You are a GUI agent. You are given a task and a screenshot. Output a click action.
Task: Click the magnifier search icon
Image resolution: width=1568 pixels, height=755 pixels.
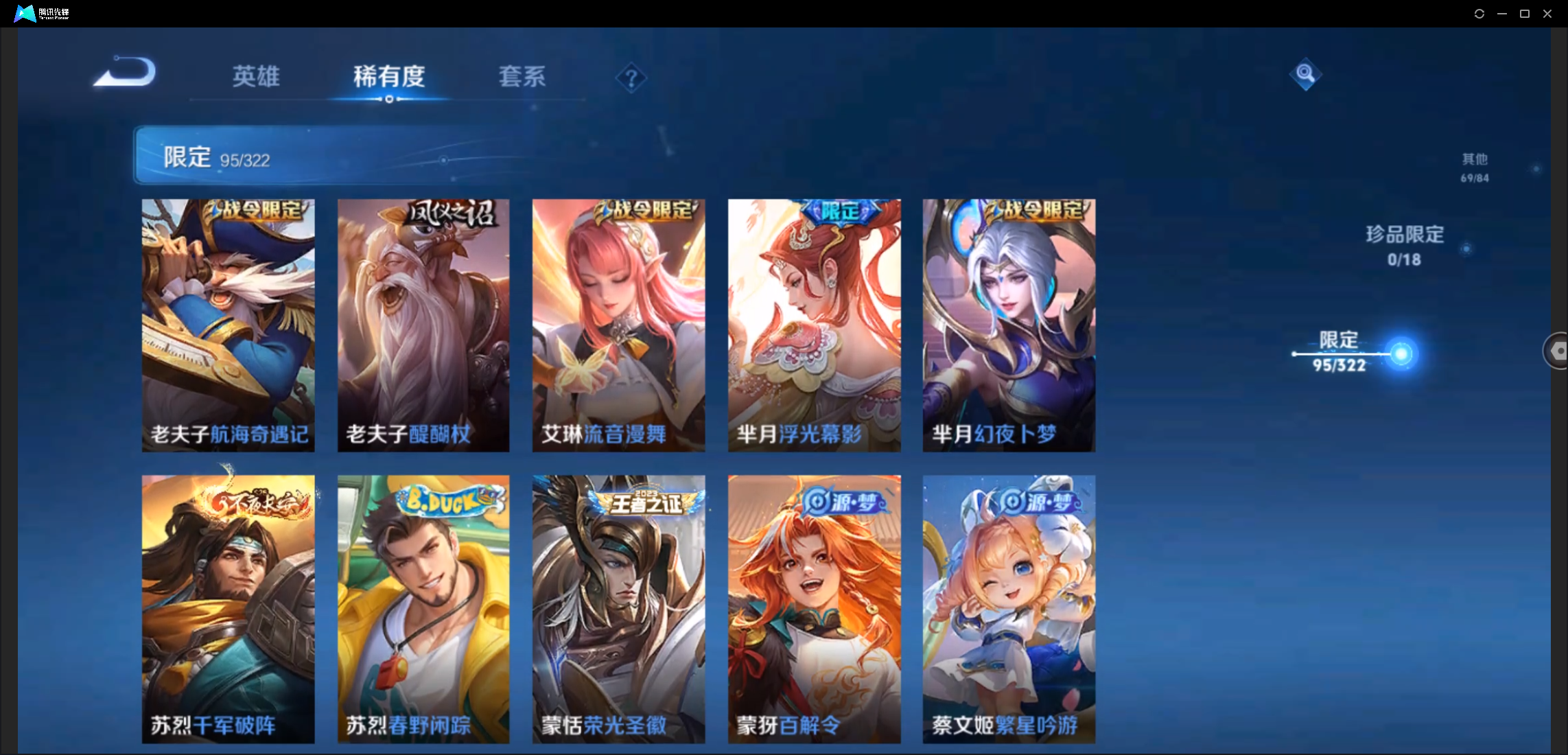tap(1304, 73)
